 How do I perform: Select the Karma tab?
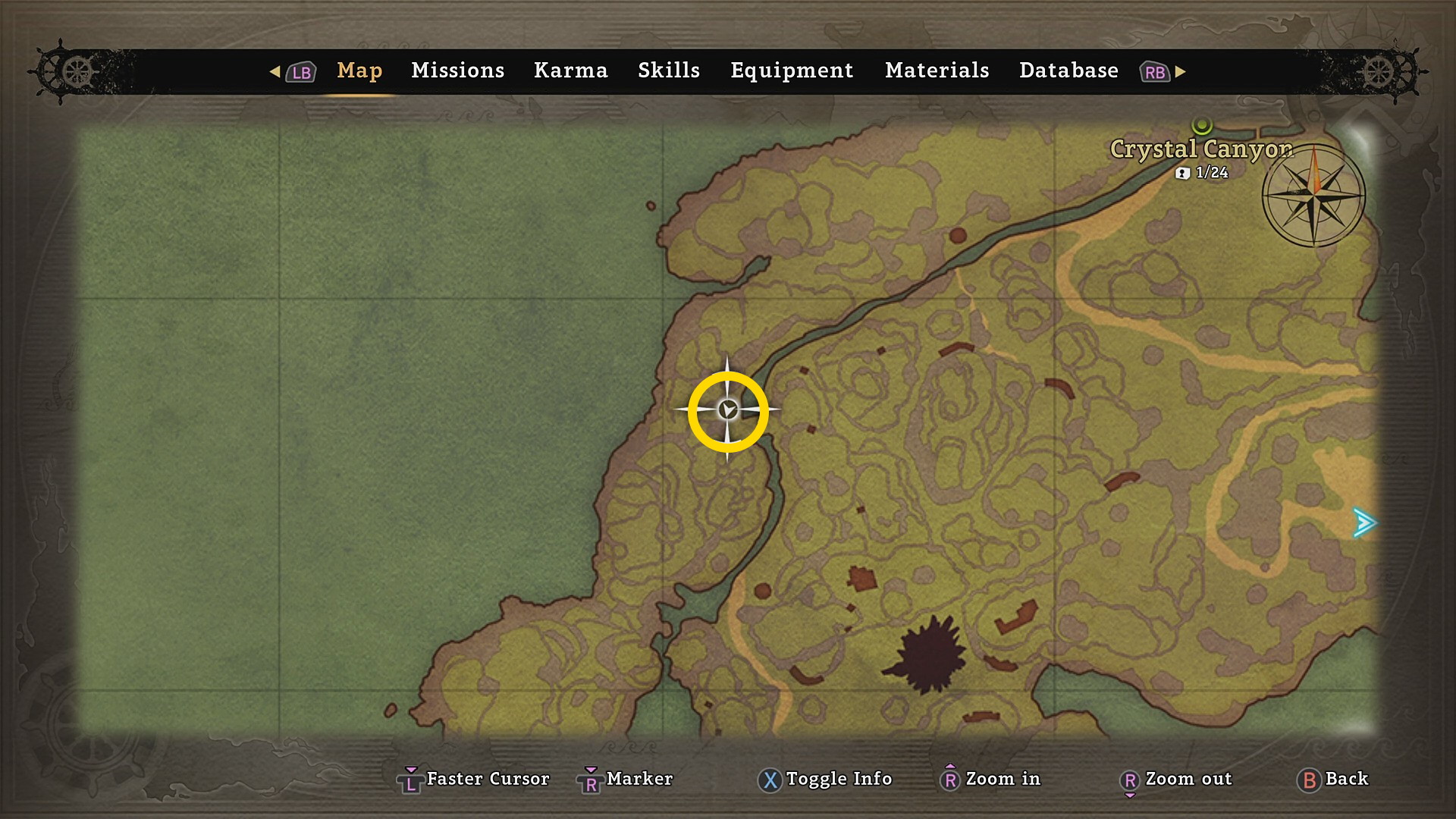point(570,71)
